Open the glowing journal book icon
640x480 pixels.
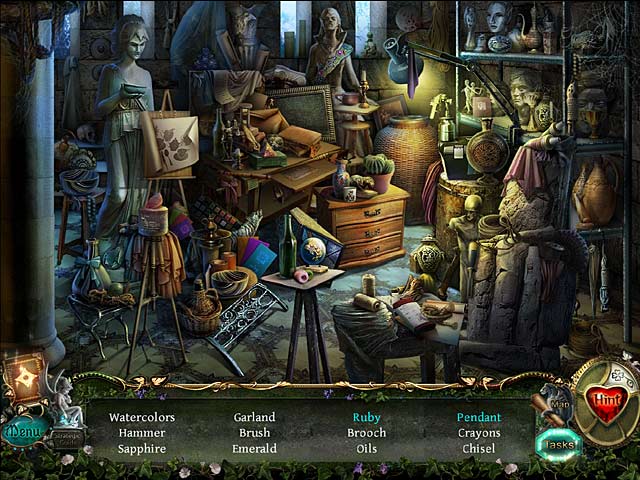tap(22, 379)
